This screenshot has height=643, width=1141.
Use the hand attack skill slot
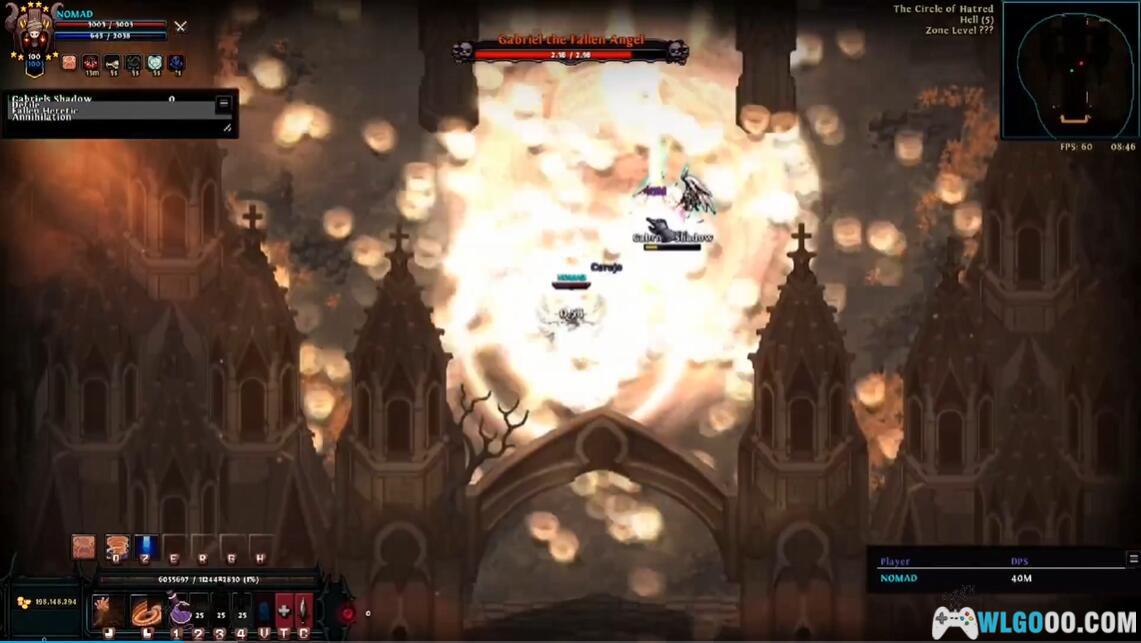pos(104,610)
